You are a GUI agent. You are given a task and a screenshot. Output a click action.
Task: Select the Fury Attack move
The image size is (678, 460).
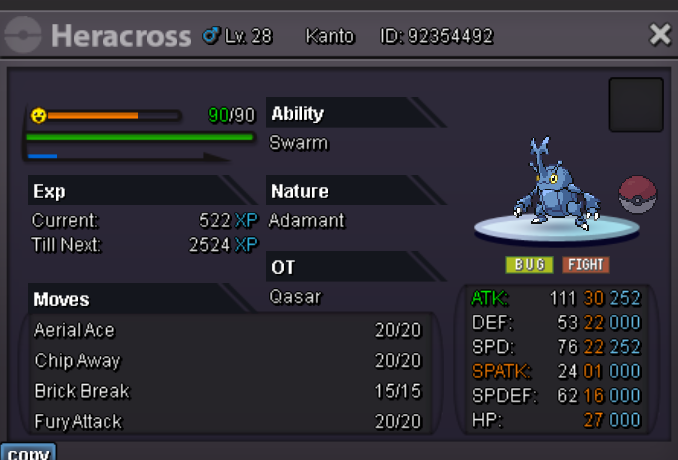(228, 421)
